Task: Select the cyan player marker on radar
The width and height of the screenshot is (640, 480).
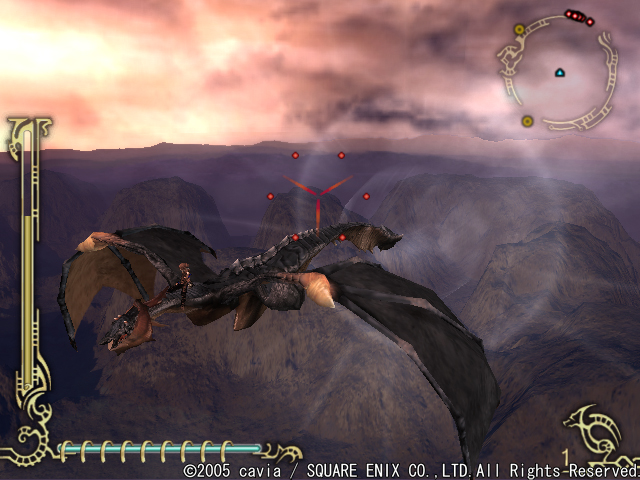Action: (x=559, y=72)
